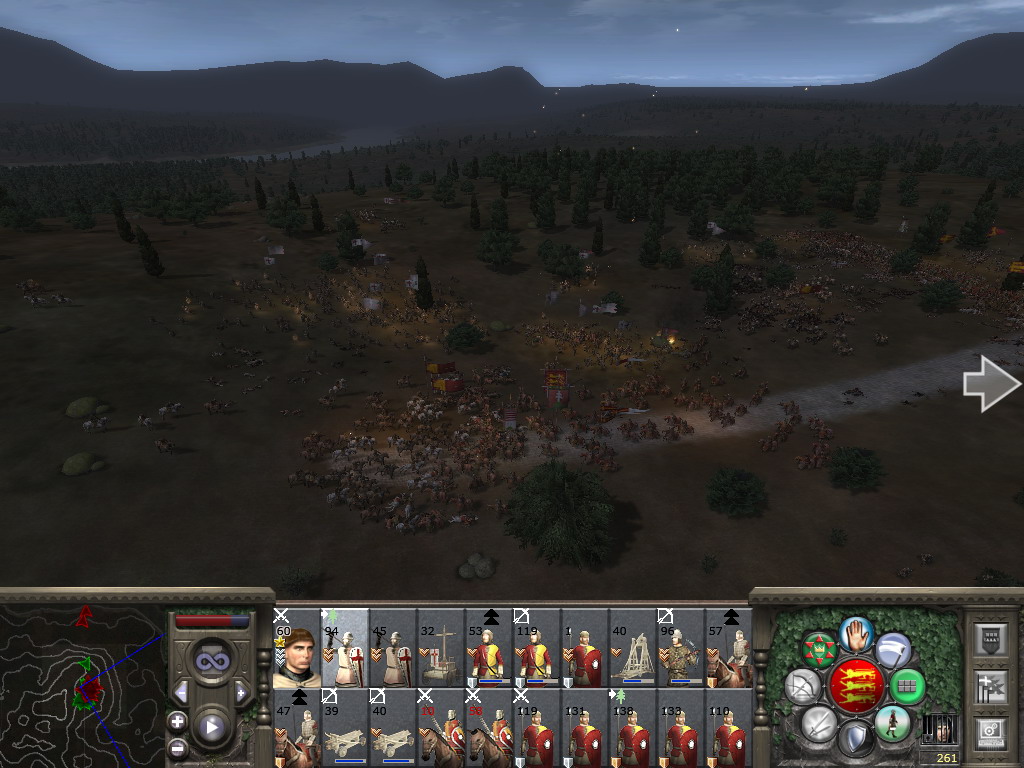This screenshot has height=768, width=1024.
Task: Increase battle speed with the right arrow
Action: [x=241, y=692]
